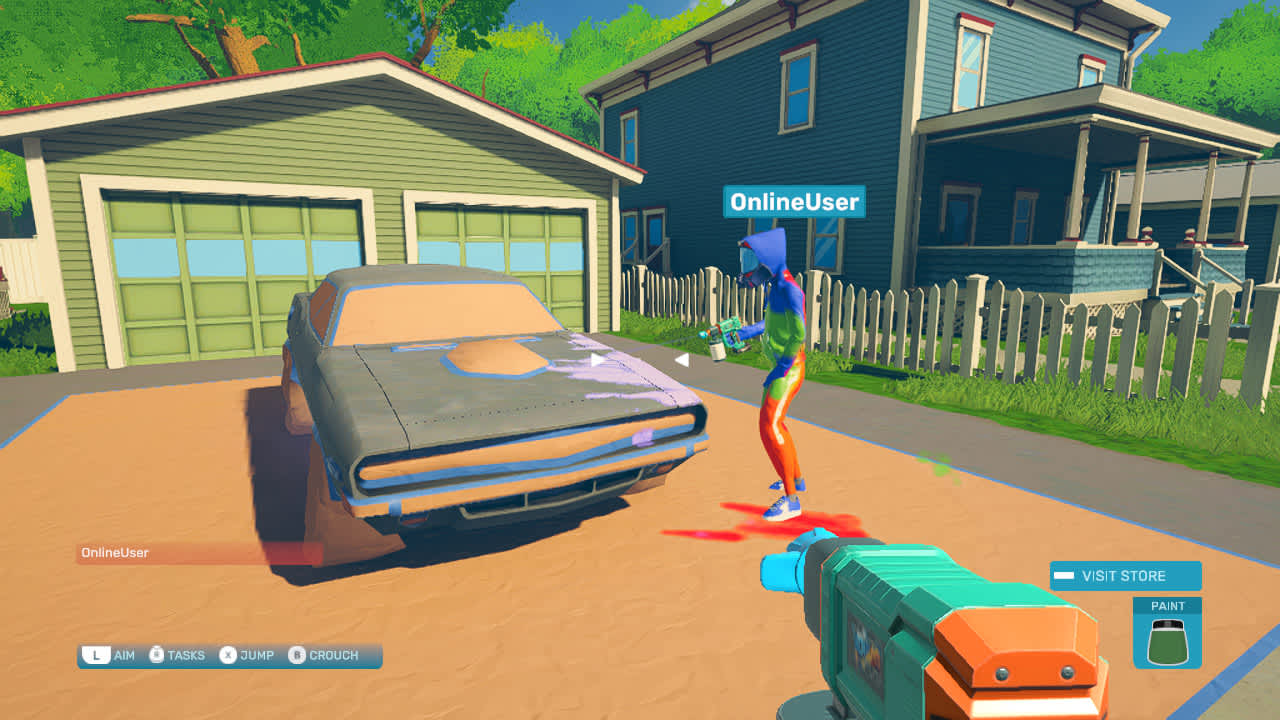Click the left arrow indicator near the player
Screen dimensions: 1280x720
click(681, 361)
